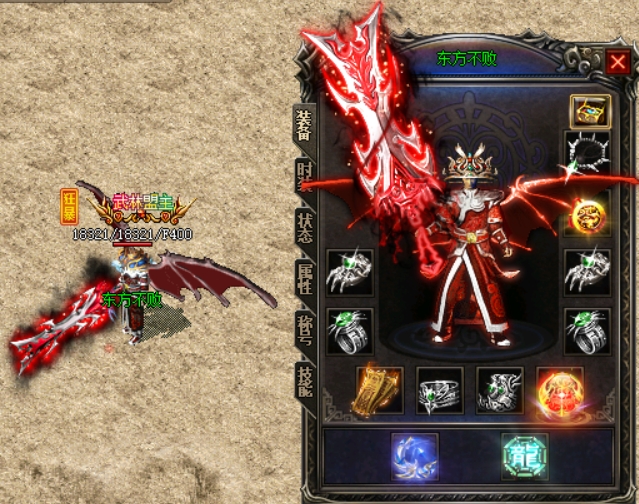639x504 pixels.
Task: View the 技能 skills tab
Action: coord(305,381)
